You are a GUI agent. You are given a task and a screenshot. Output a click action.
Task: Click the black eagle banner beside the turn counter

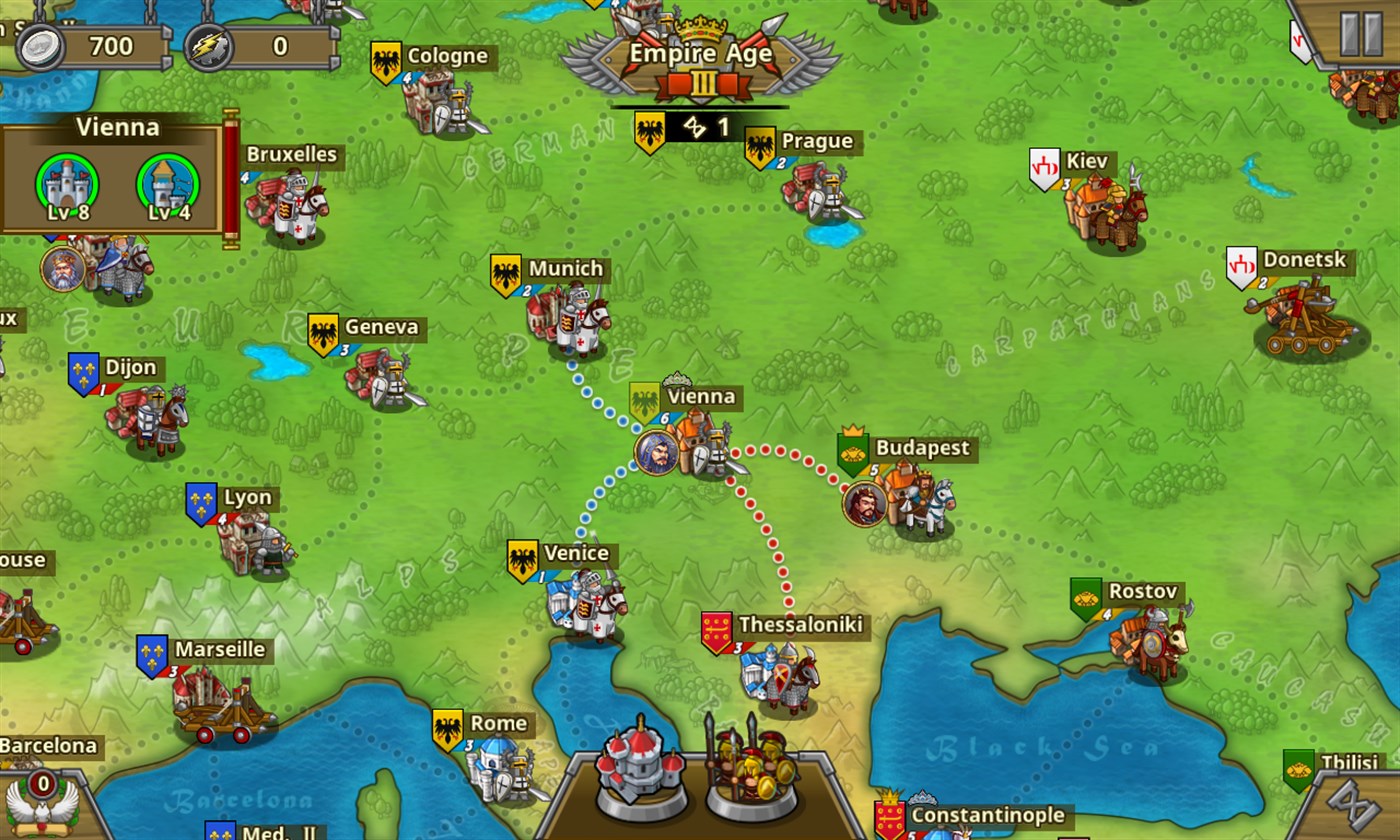tap(651, 130)
